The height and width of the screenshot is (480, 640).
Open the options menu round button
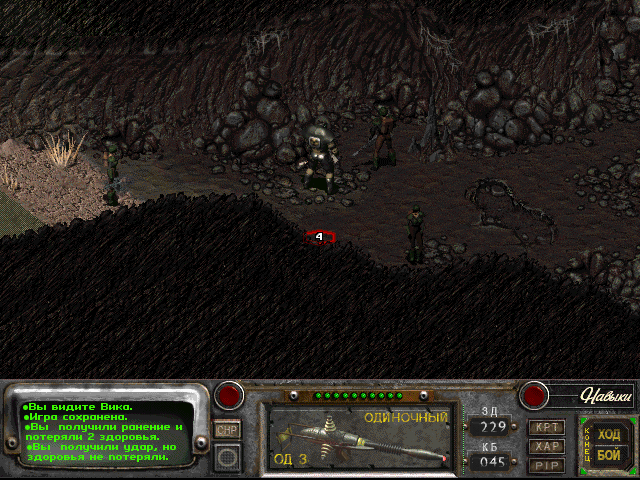point(229,456)
